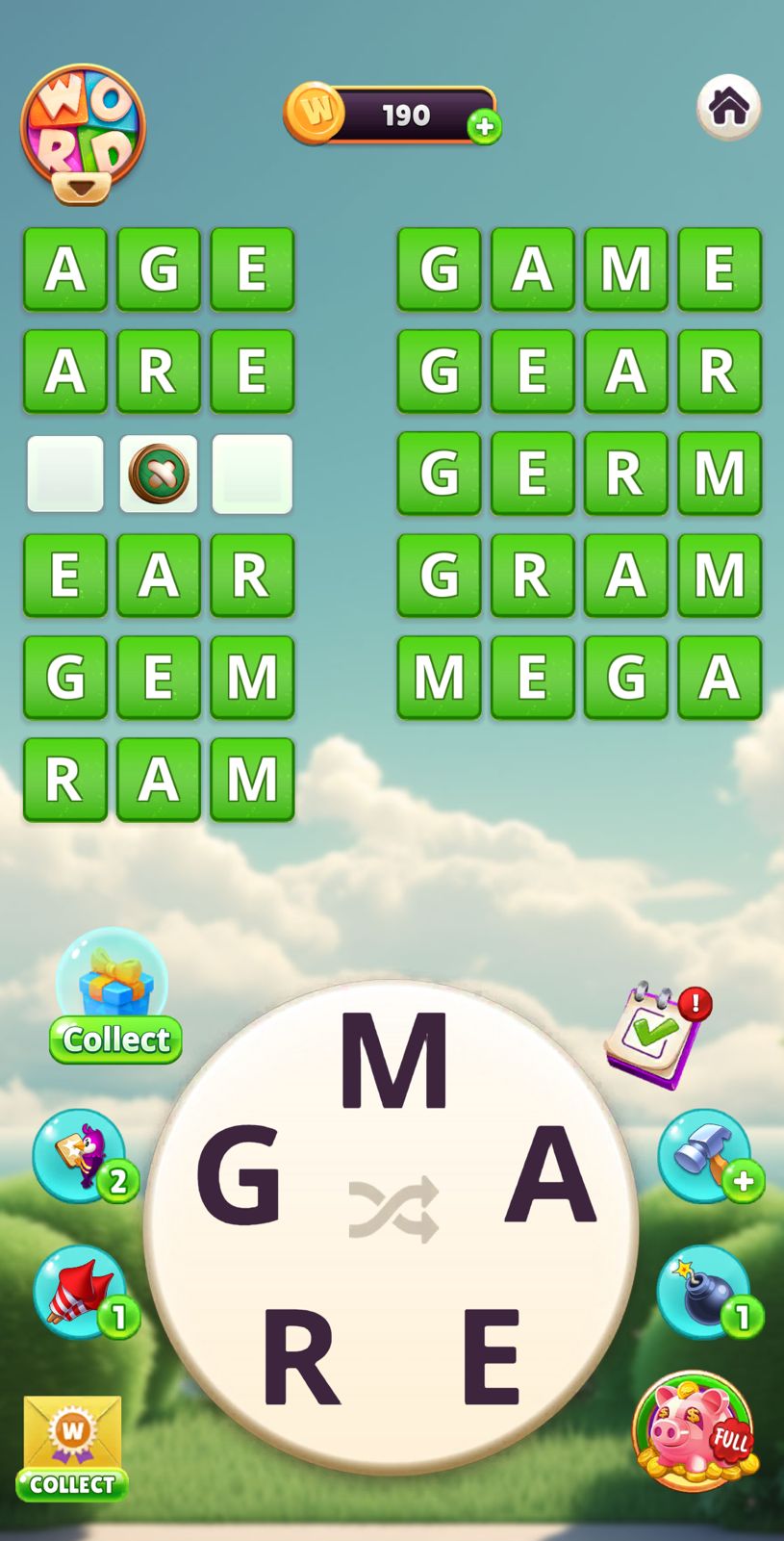Add coins with the green plus
The width and height of the screenshot is (784, 1541).
pyautogui.click(x=484, y=127)
